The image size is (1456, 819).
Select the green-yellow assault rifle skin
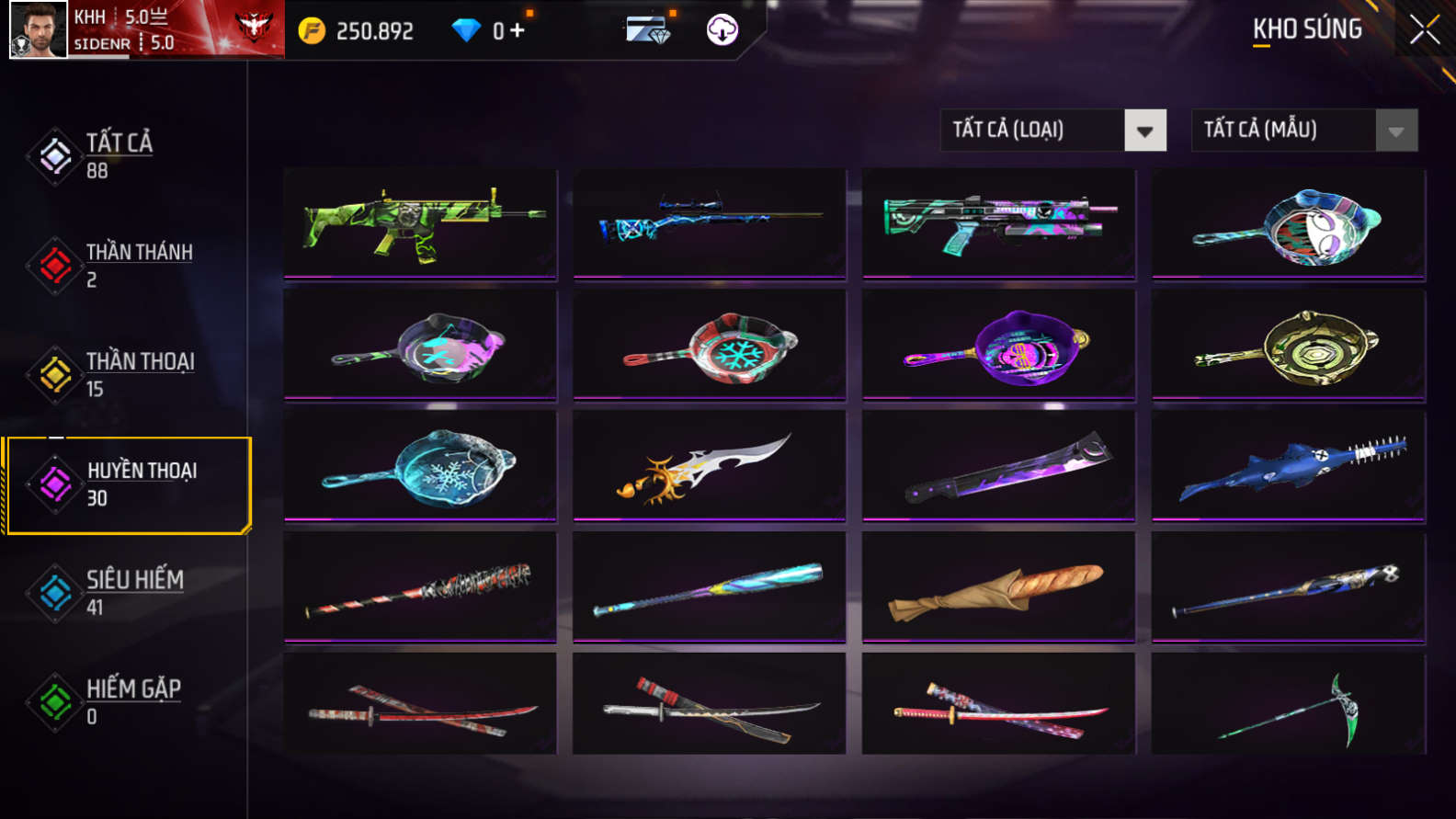pos(420,222)
